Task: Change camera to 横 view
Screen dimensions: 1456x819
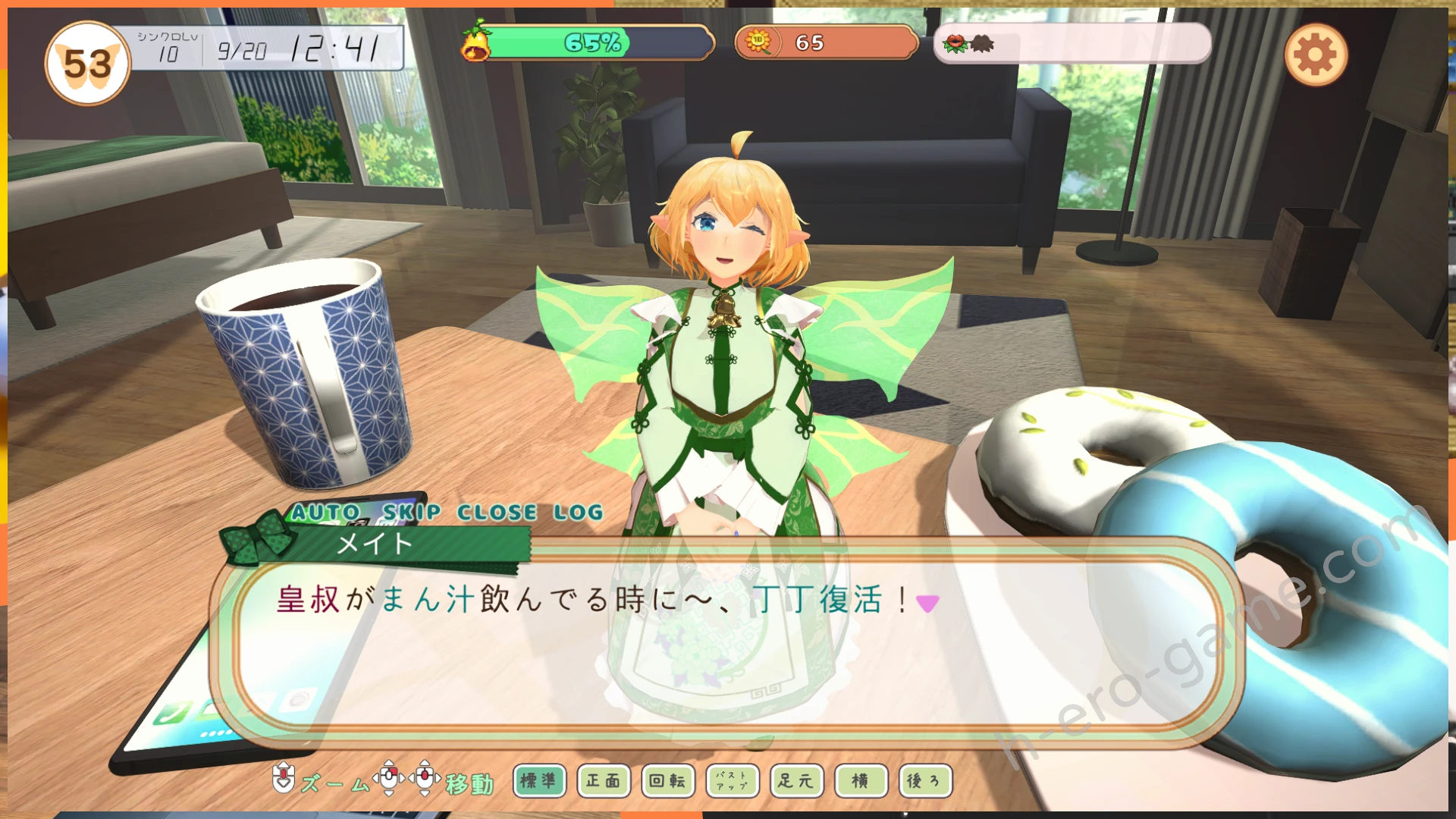Action: tap(861, 780)
